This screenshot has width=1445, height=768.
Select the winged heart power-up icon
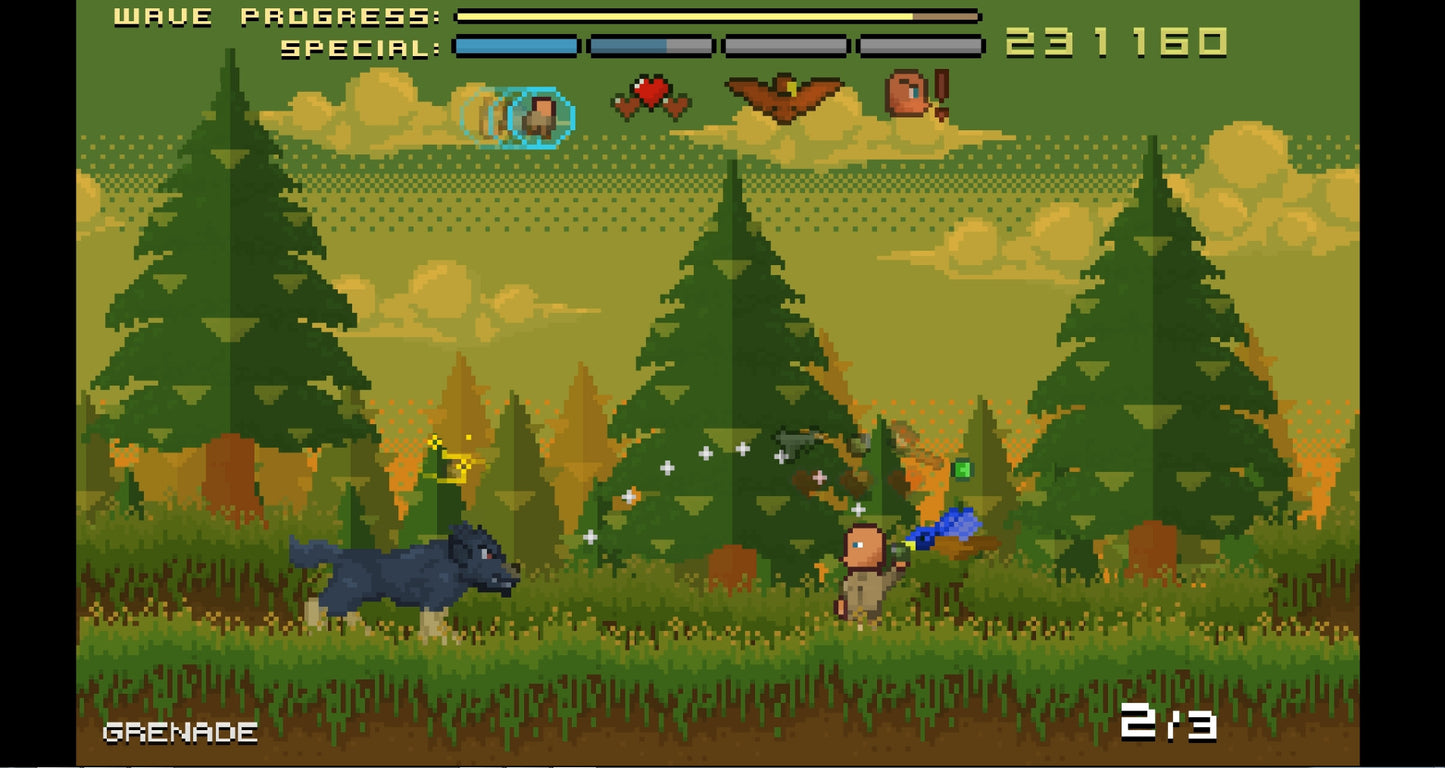coord(651,95)
